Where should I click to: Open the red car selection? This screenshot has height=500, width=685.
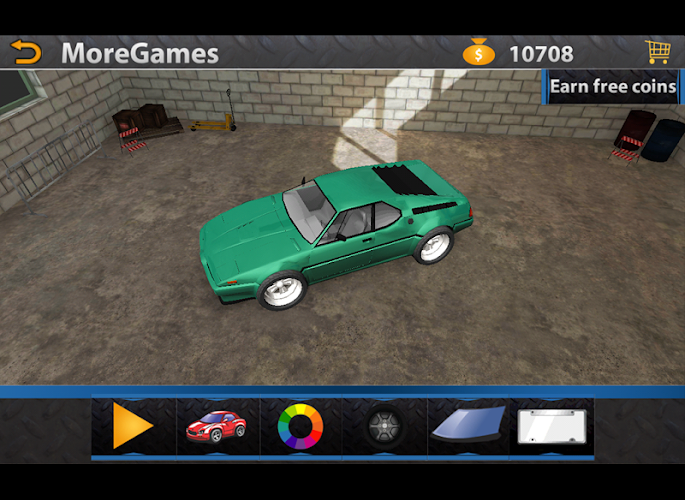(216, 427)
